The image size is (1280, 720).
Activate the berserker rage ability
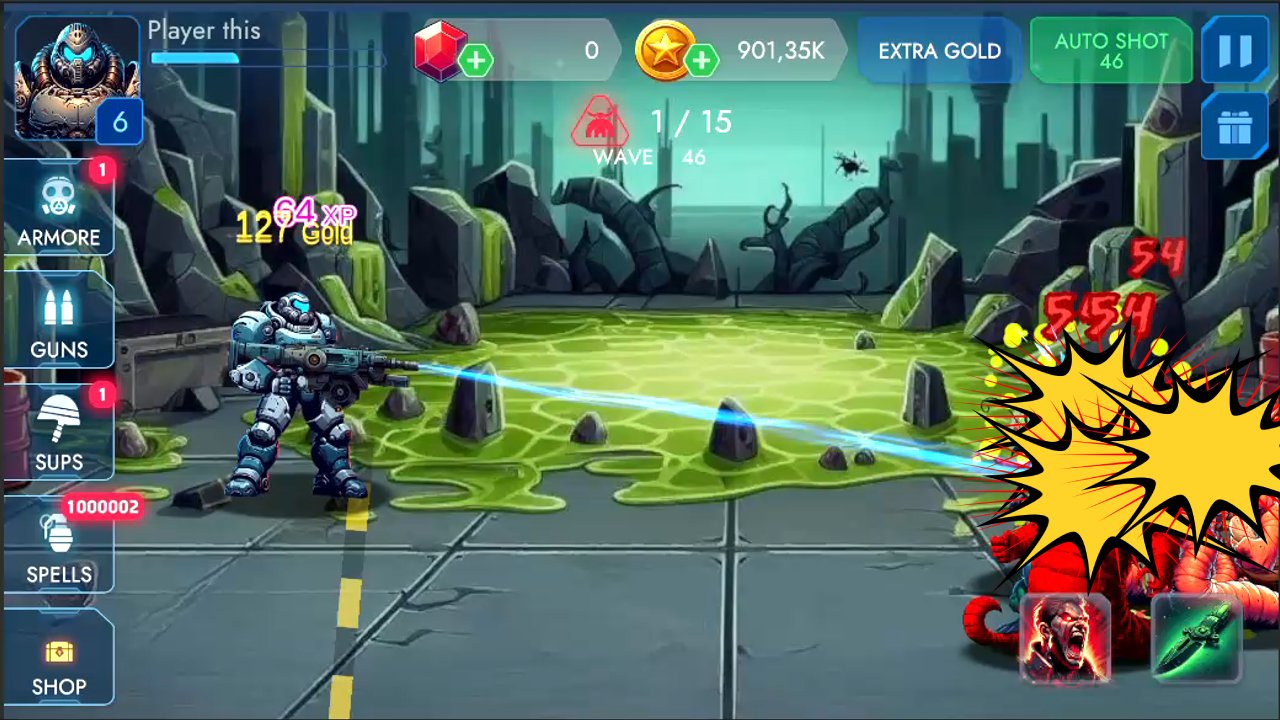click(1066, 640)
